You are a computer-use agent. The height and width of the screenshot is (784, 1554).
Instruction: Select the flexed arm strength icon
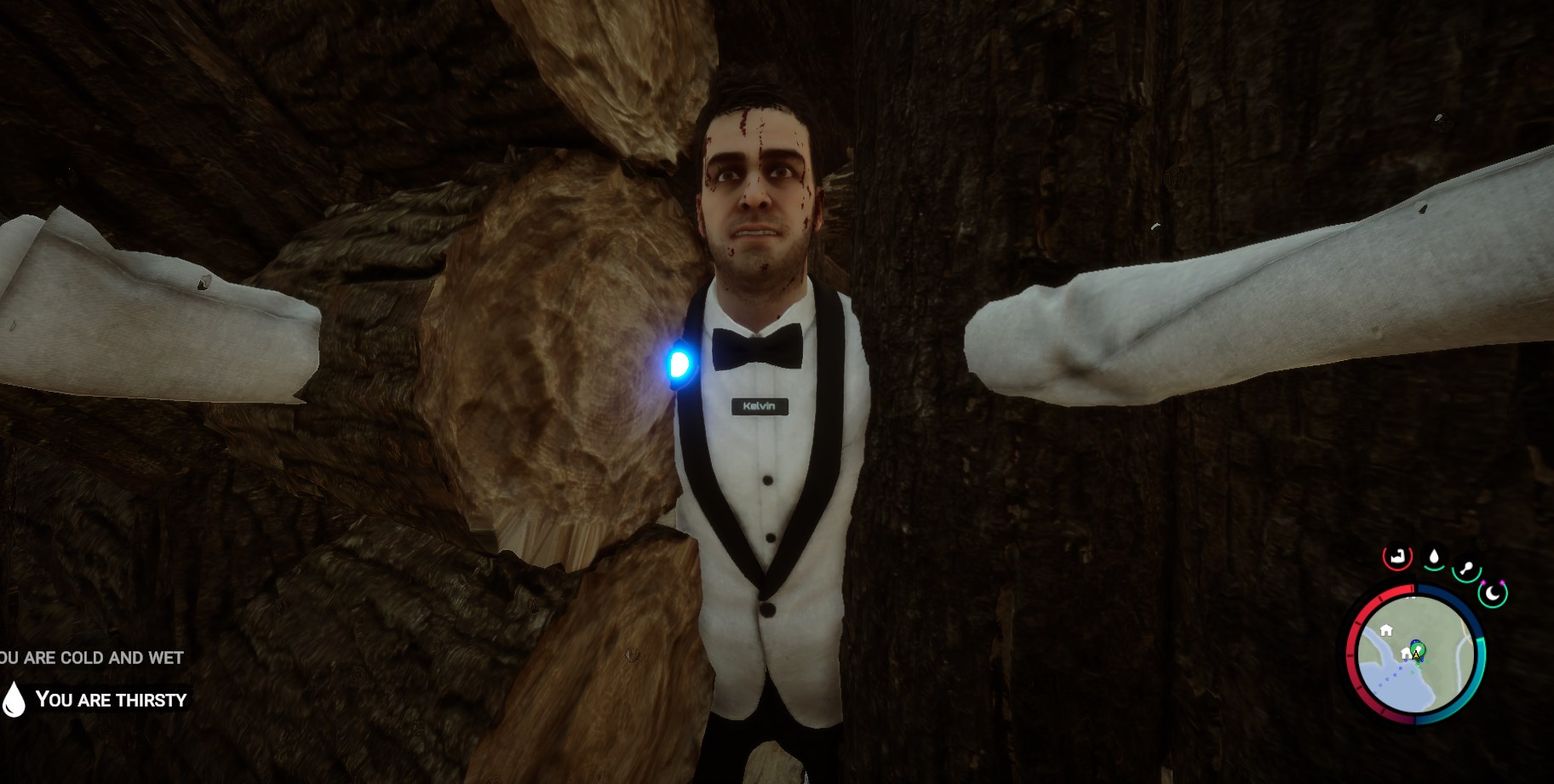coord(1397,558)
